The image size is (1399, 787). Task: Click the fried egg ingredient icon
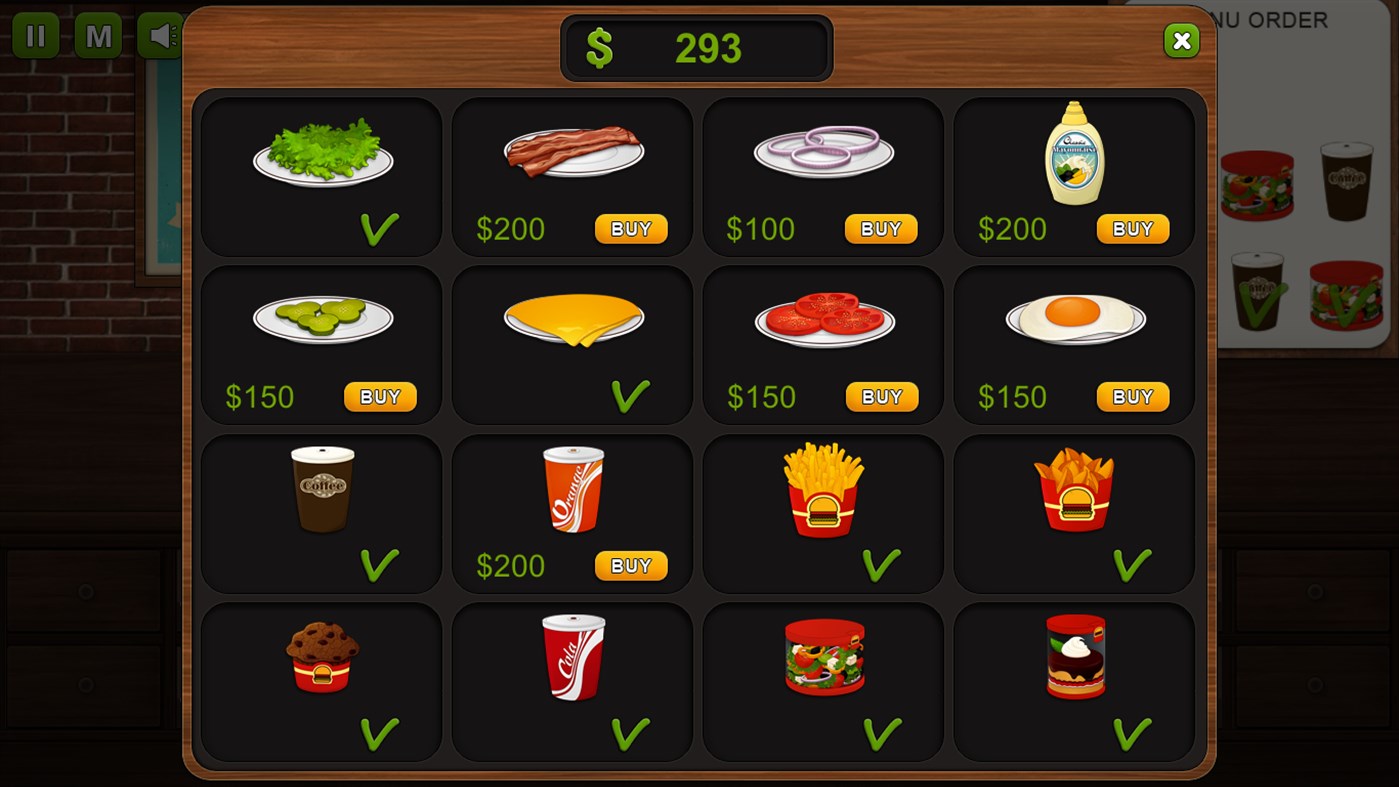pyautogui.click(x=1073, y=318)
